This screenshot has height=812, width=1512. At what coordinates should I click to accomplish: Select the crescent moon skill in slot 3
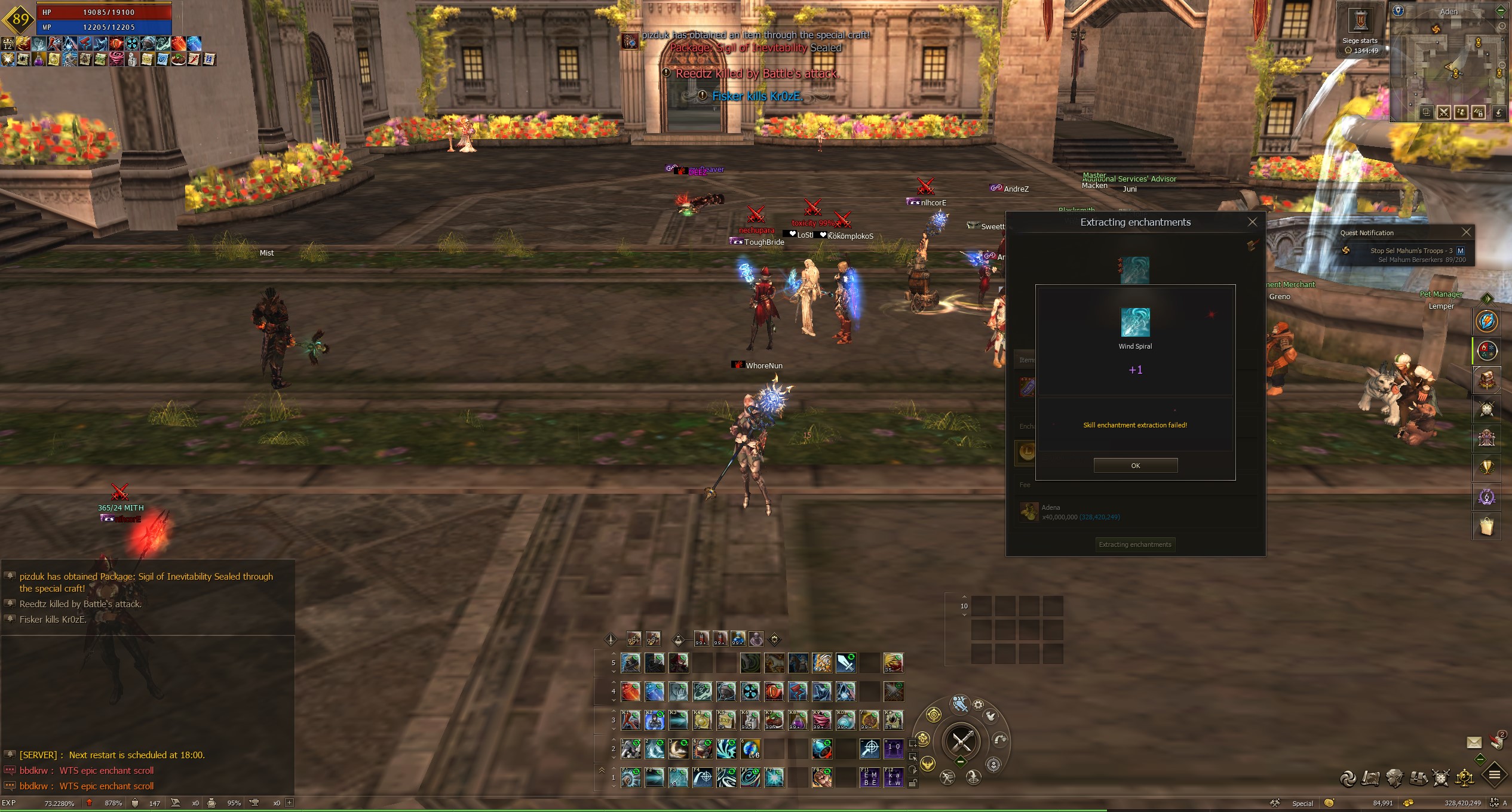pyautogui.click(x=678, y=749)
